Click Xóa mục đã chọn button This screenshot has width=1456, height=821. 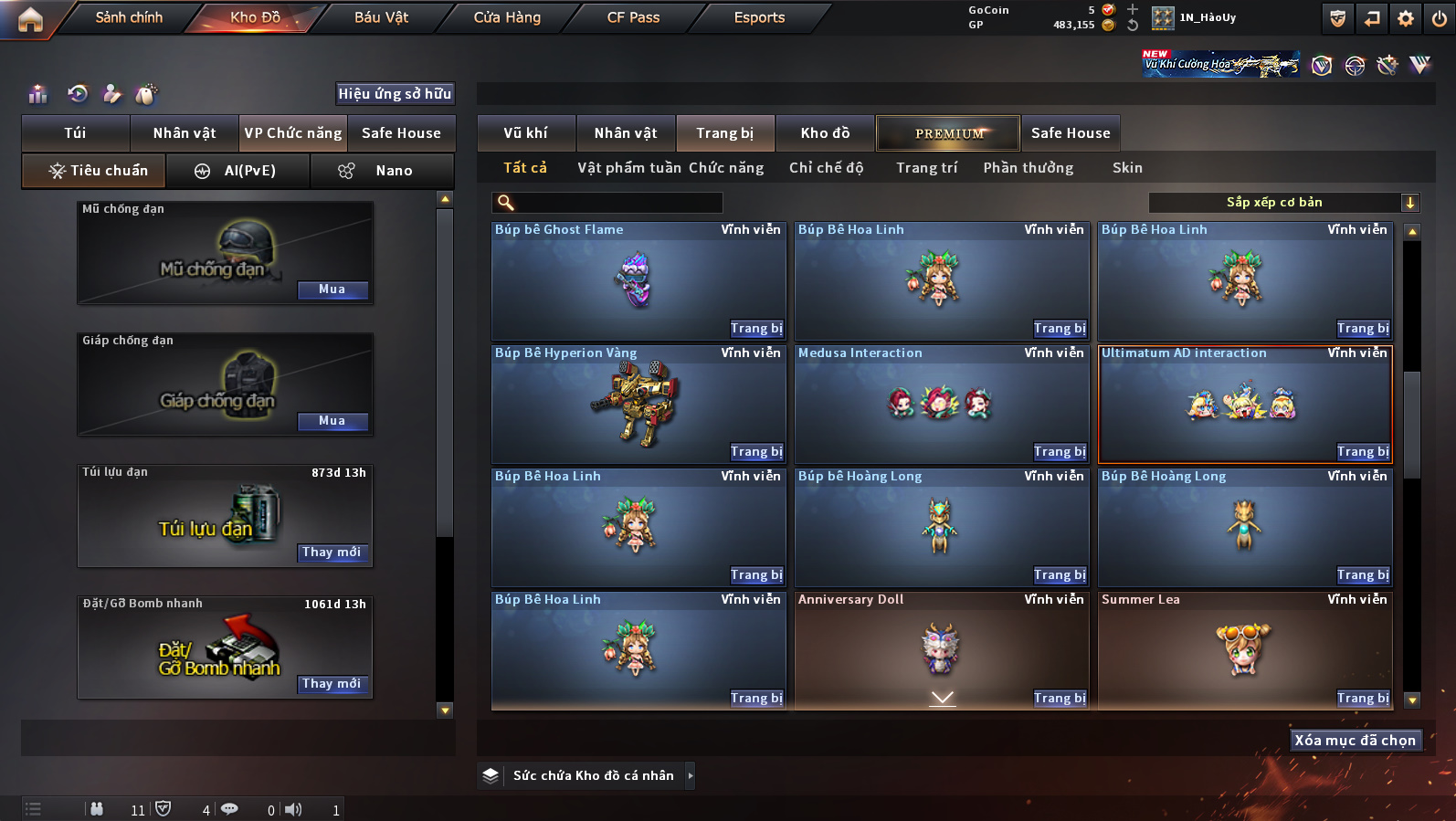pyautogui.click(x=1355, y=741)
